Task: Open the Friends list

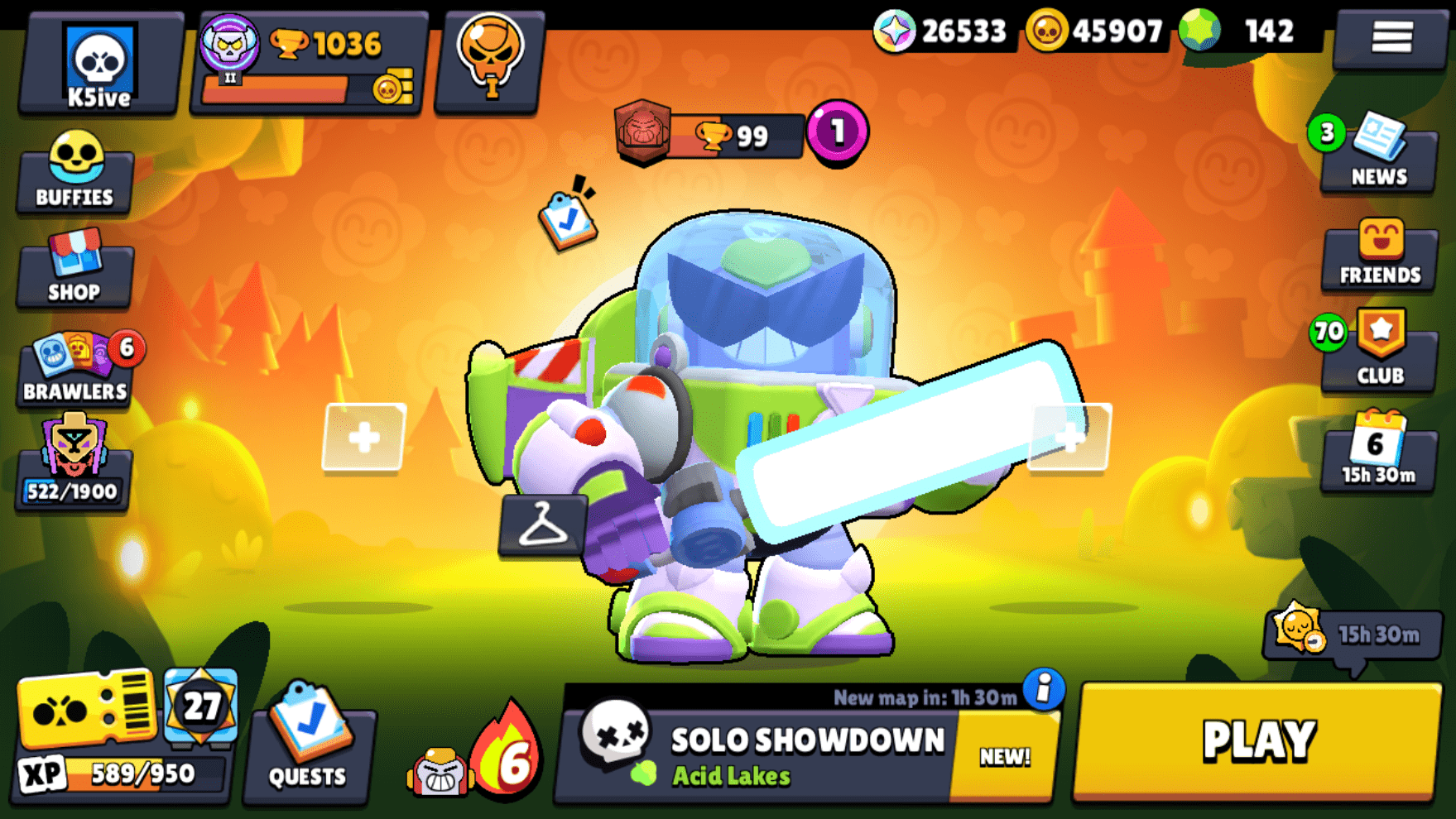Action: pos(1378,256)
